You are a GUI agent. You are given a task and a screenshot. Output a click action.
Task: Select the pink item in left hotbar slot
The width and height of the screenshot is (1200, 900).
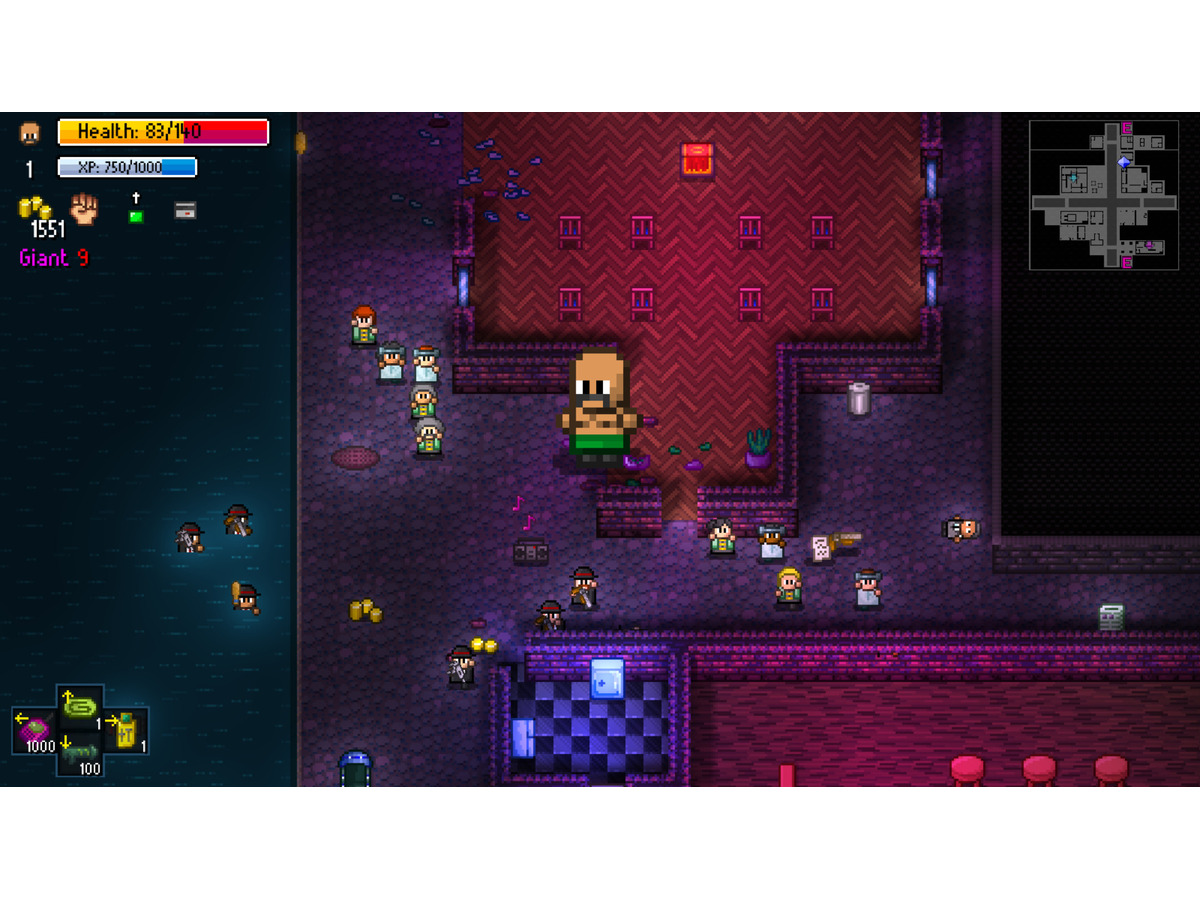point(35,729)
